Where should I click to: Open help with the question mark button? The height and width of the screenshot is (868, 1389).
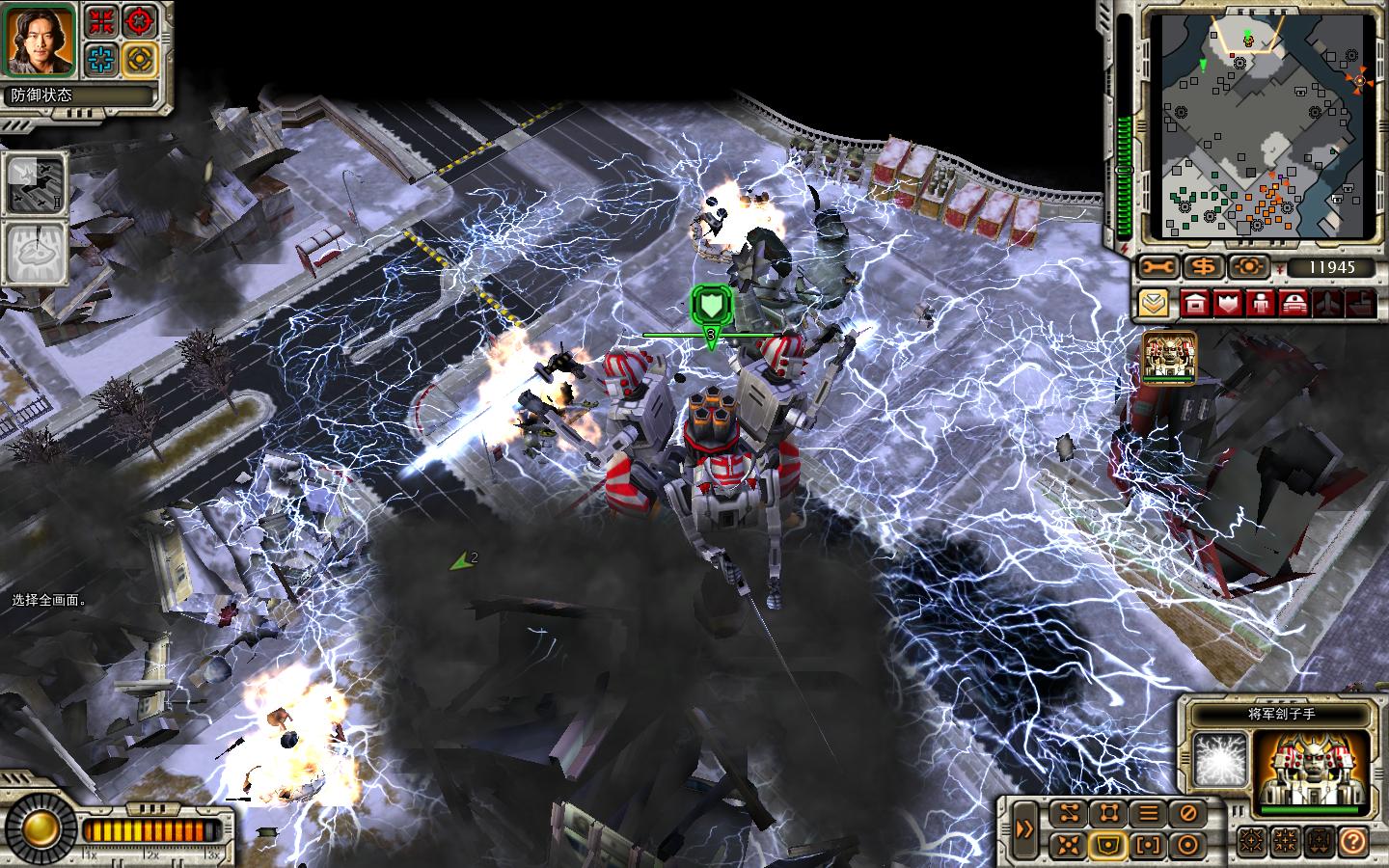1352,841
